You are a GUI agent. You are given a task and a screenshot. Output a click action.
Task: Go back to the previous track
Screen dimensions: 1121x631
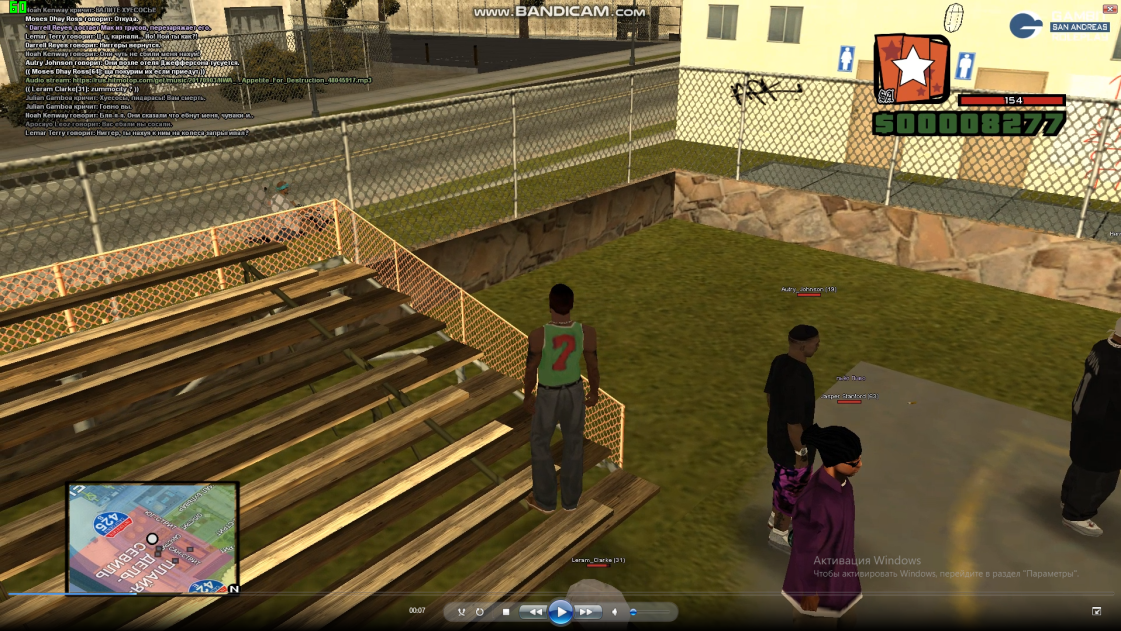[535, 611]
